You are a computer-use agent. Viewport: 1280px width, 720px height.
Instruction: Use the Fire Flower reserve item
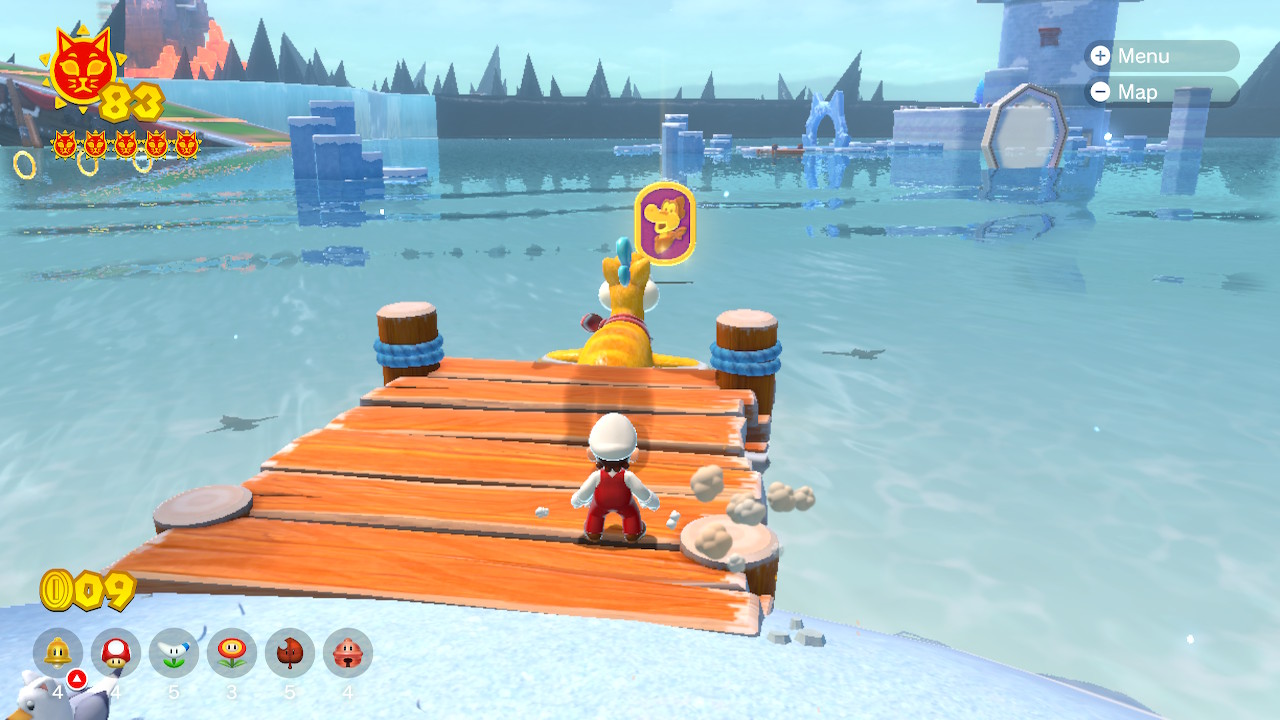click(232, 653)
